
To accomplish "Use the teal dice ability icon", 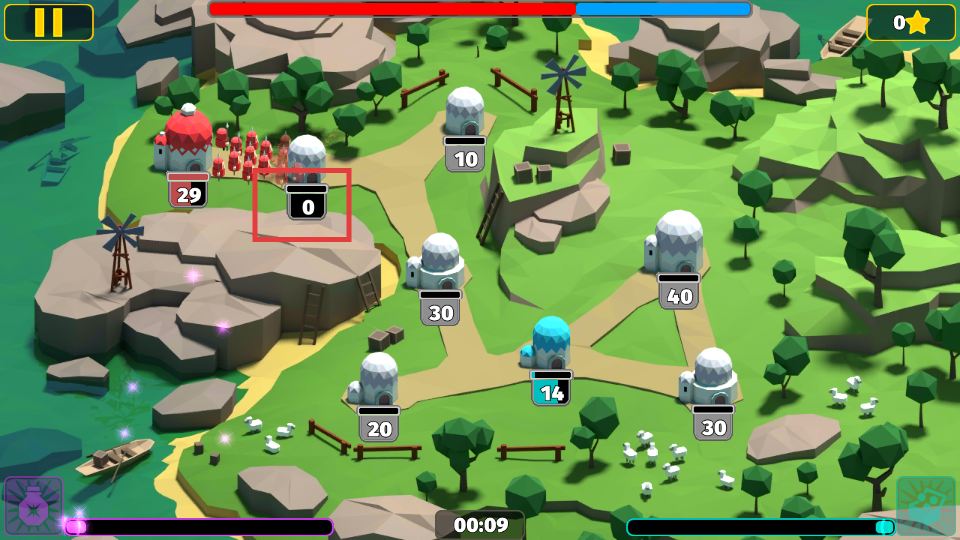I will click(925, 505).
